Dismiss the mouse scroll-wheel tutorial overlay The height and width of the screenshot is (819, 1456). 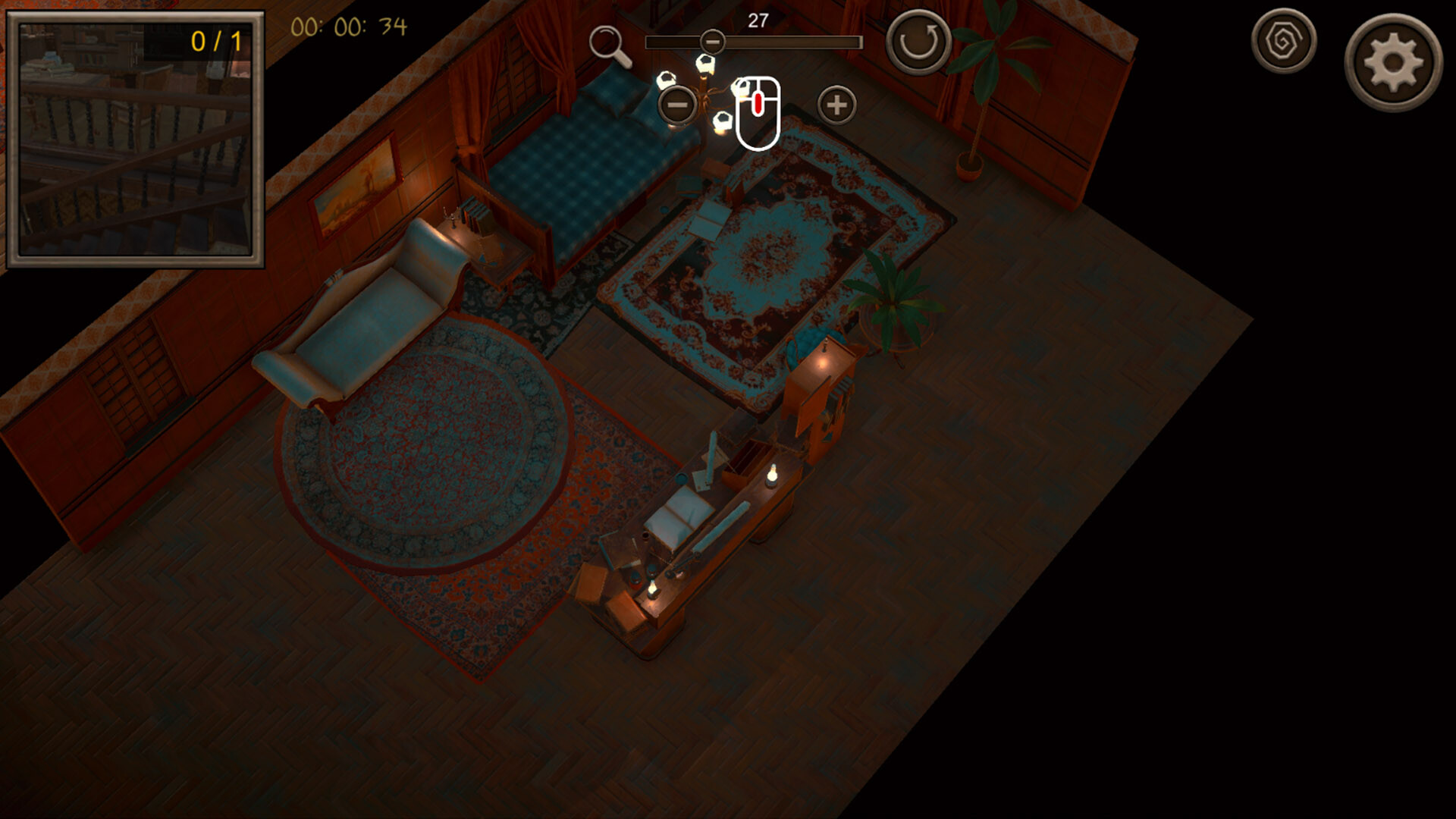[x=758, y=111]
